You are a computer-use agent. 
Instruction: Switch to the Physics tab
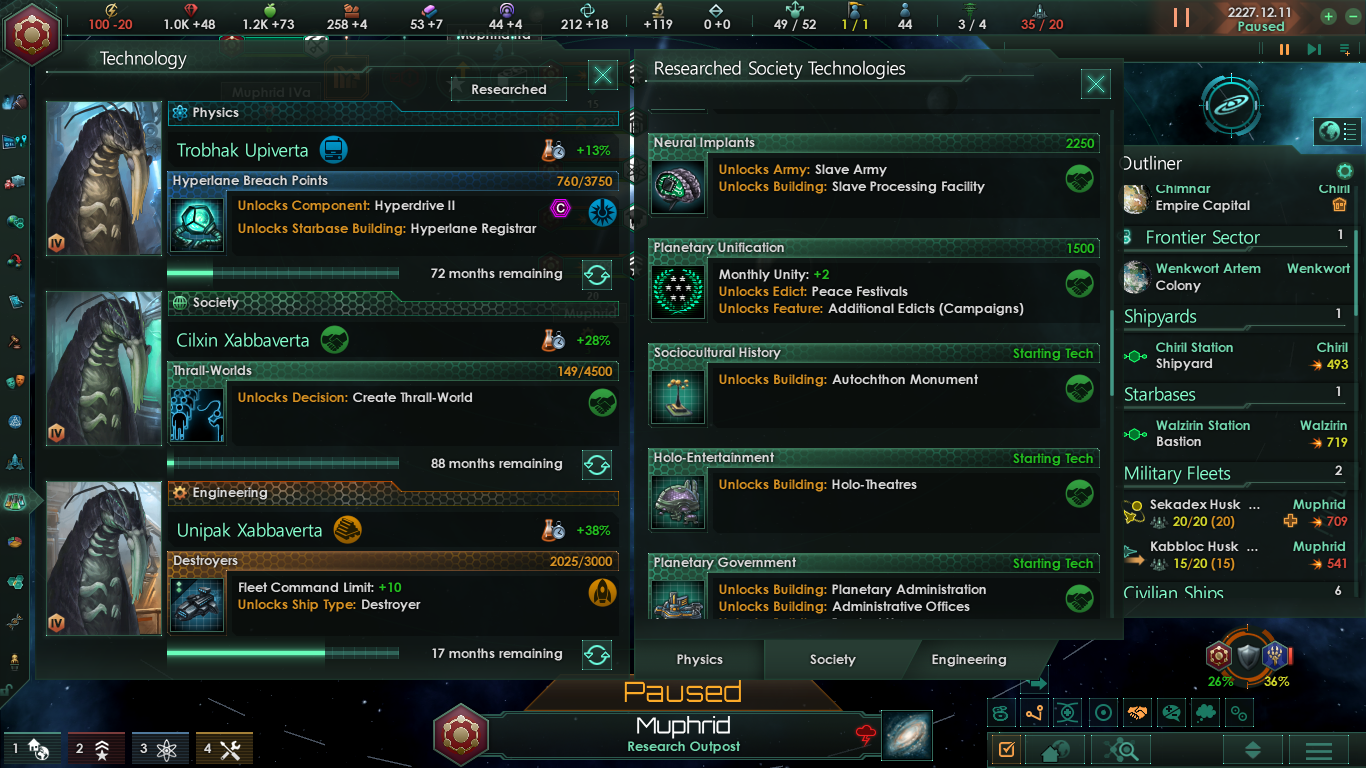point(699,660)
